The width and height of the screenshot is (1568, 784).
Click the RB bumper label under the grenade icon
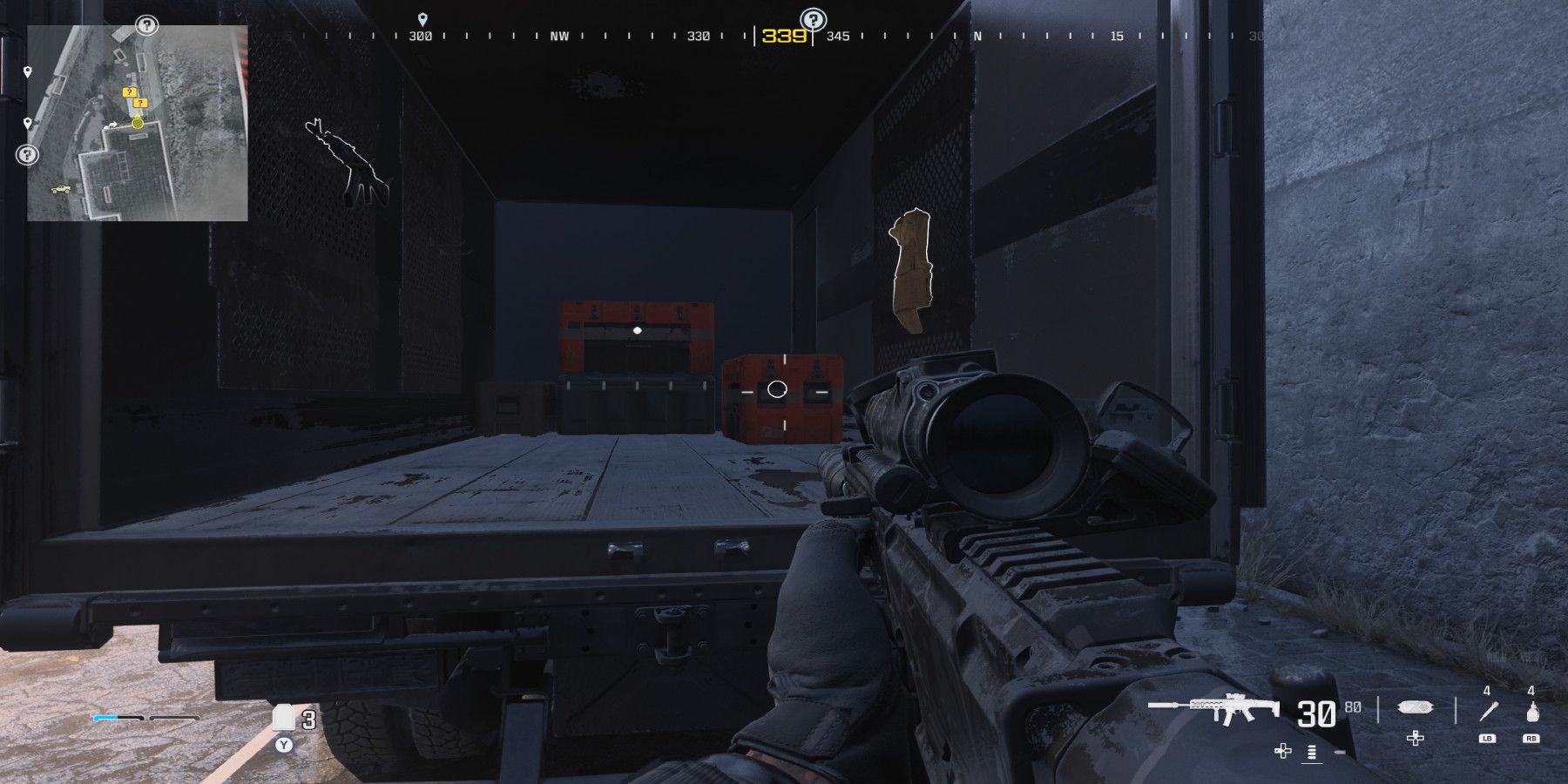[1531, 739]
